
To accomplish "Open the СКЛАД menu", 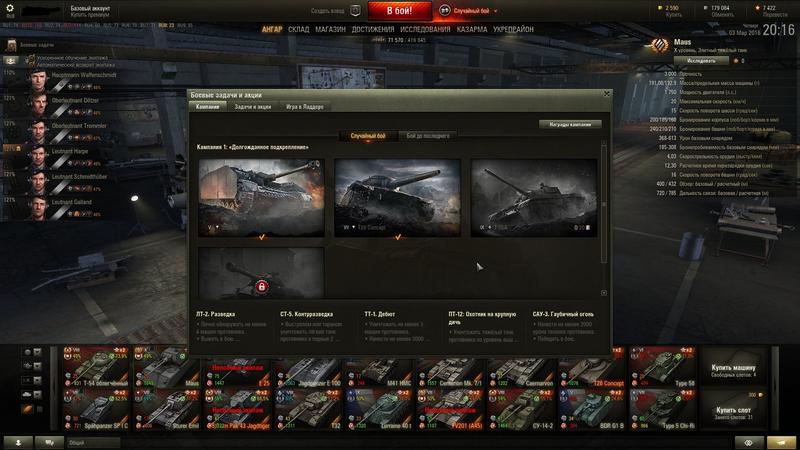I will [x=299, y=30].
